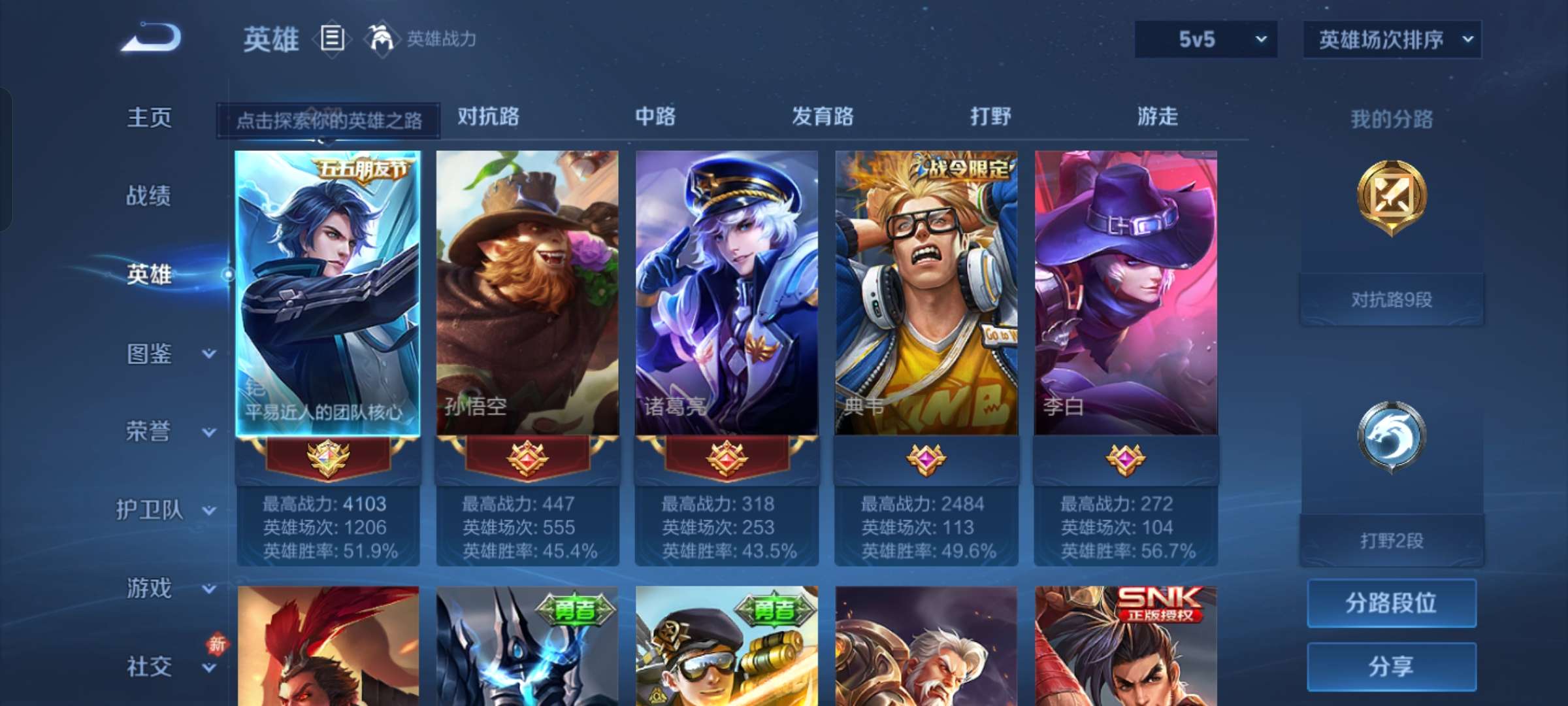The width and height of the screenshot is (1568, 706).
Task: Open the hero list icon beside 英雄 title
Action: (332, 39)
